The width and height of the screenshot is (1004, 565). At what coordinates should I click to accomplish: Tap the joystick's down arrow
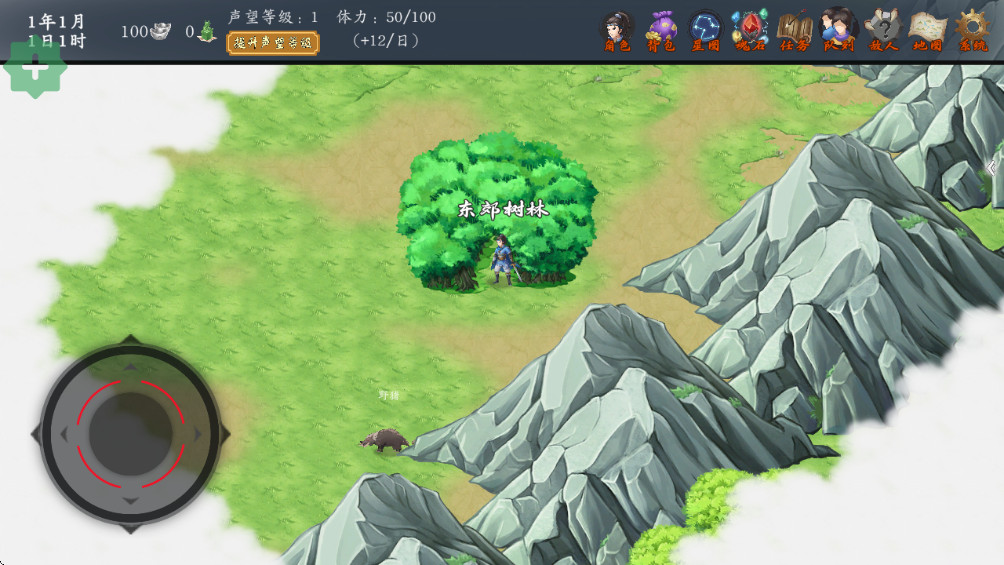(131, 499)
